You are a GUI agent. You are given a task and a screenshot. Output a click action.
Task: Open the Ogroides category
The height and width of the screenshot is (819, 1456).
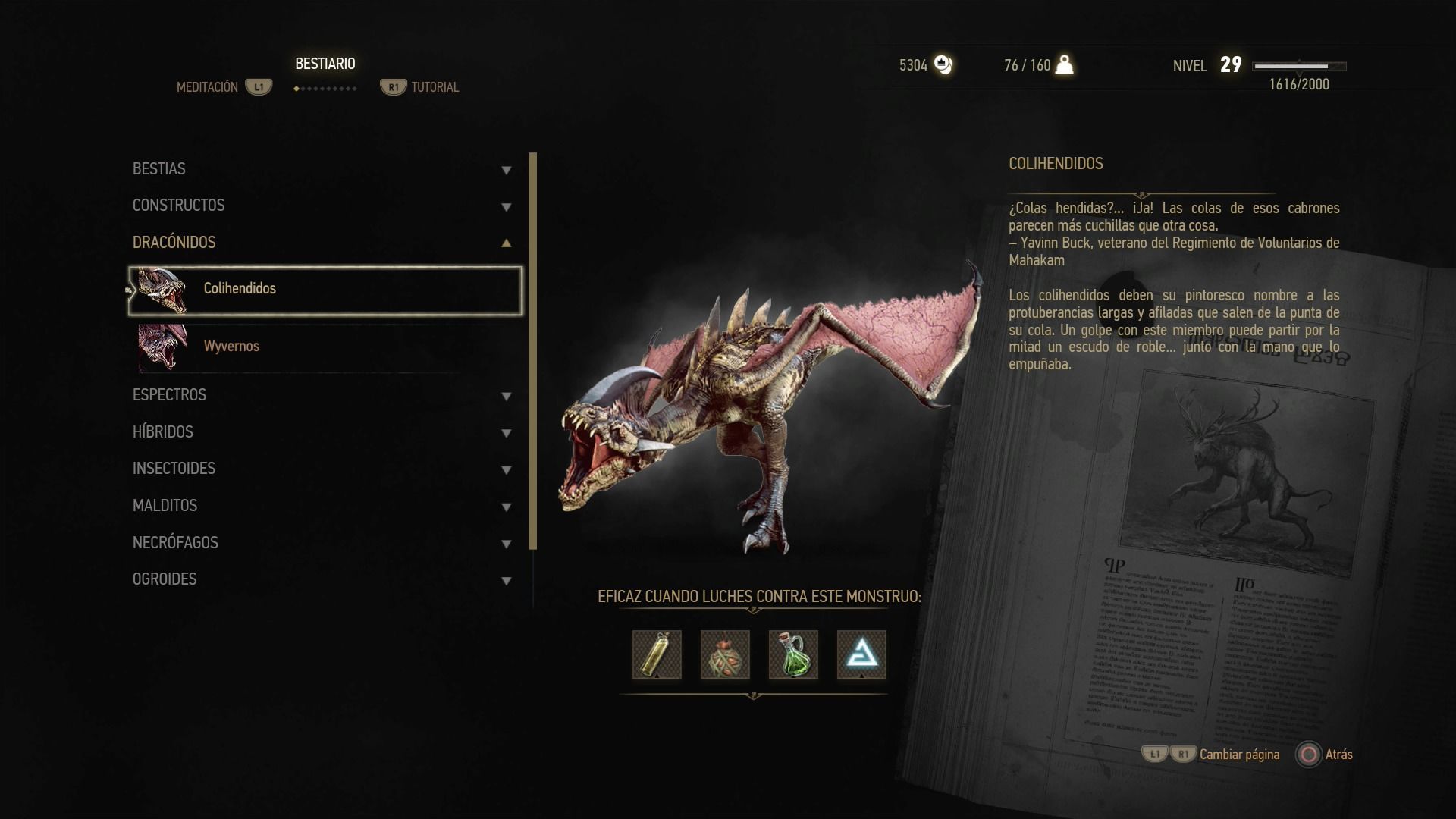coord(322,579)
